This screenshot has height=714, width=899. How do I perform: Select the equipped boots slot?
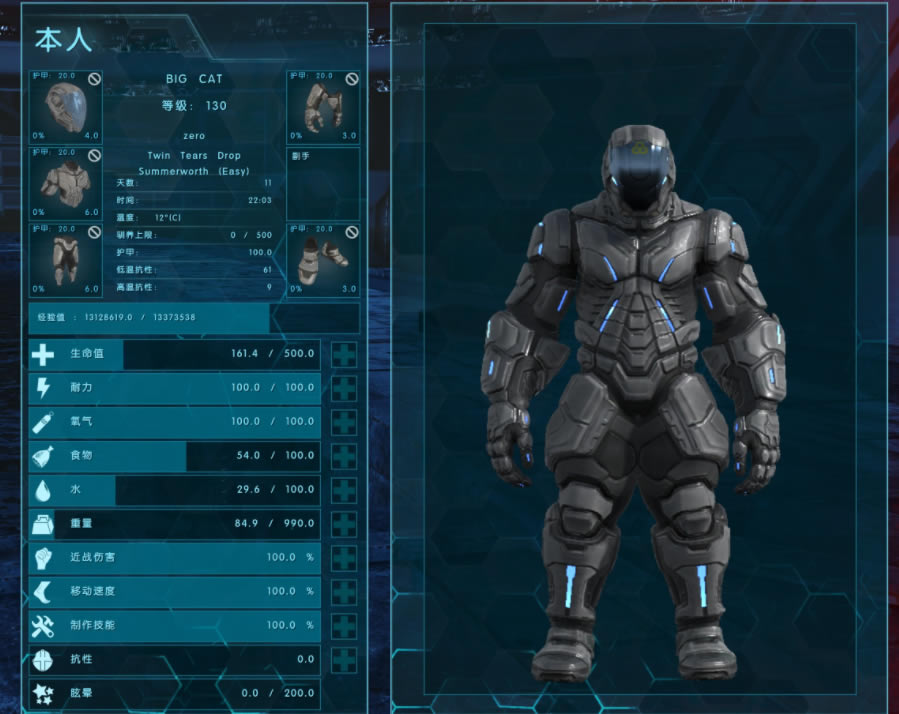click(323, 259)
